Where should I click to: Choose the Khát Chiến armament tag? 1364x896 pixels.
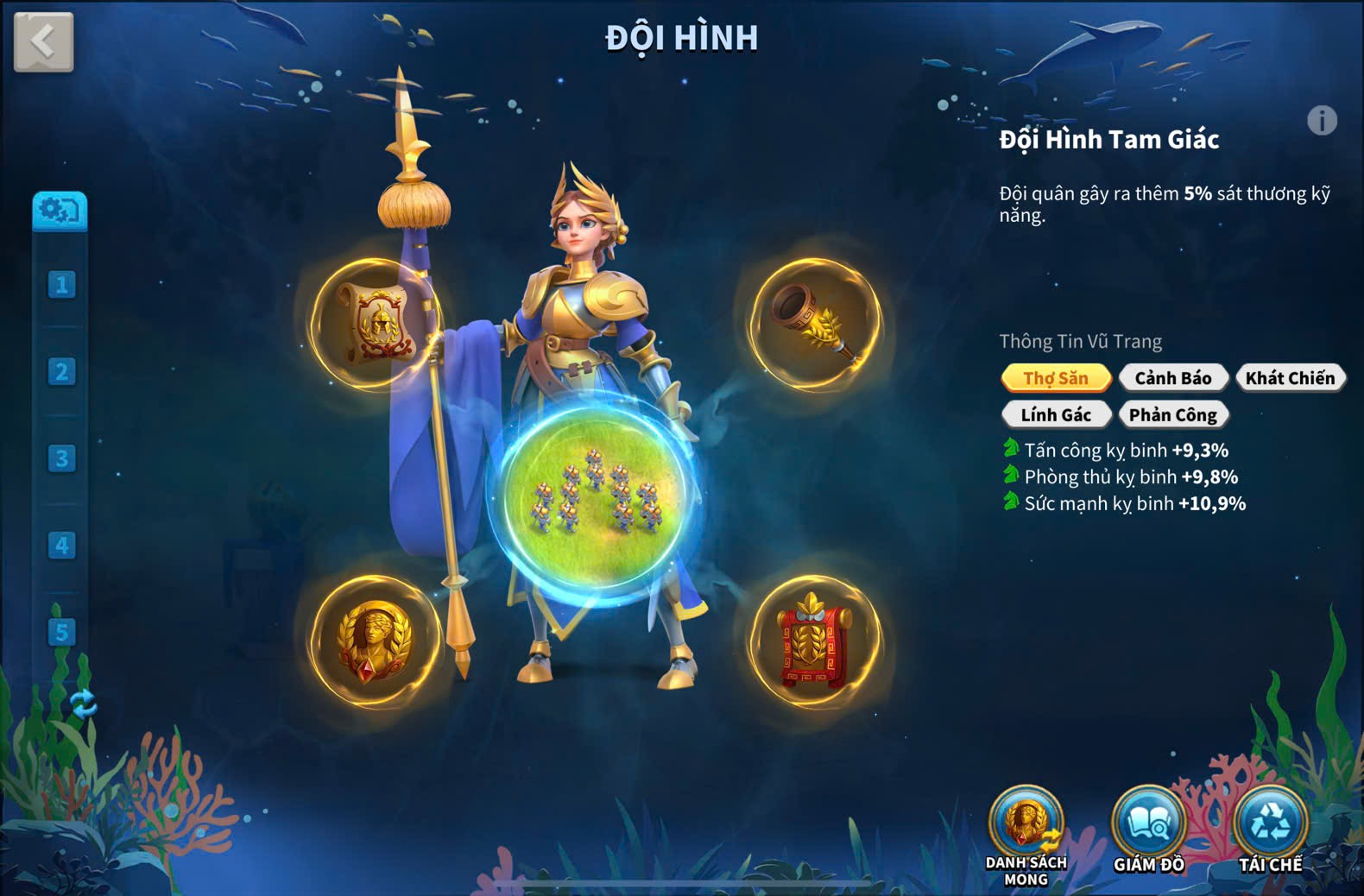tap(1290, 378)
